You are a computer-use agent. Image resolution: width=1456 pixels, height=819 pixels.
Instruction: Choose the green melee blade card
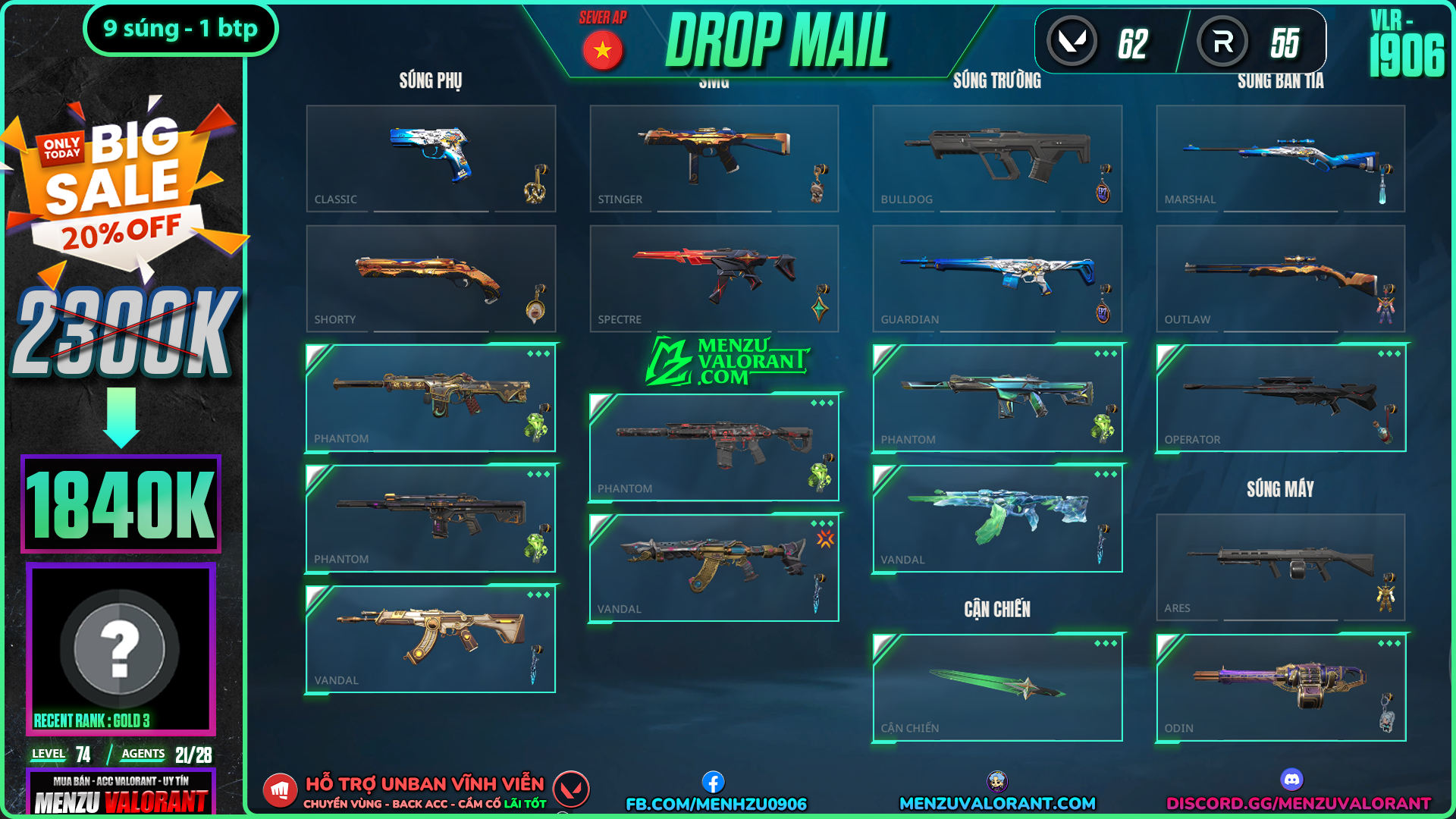point(997,687)
